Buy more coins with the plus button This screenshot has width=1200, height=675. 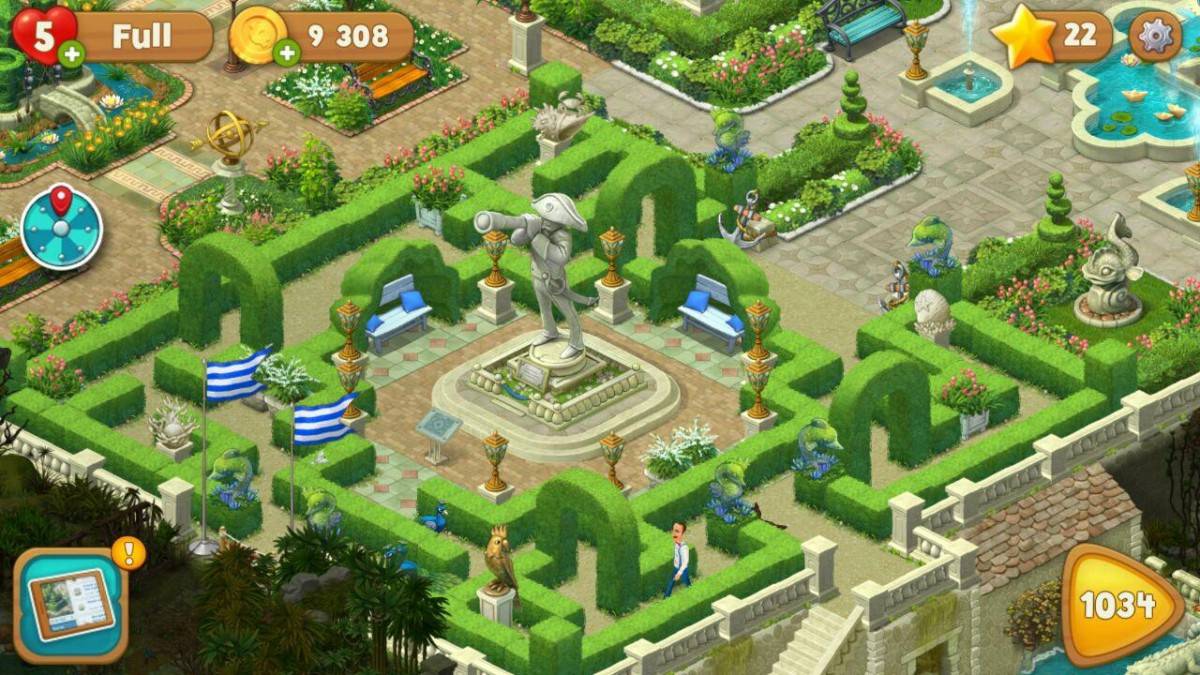[x=286, y=54]
